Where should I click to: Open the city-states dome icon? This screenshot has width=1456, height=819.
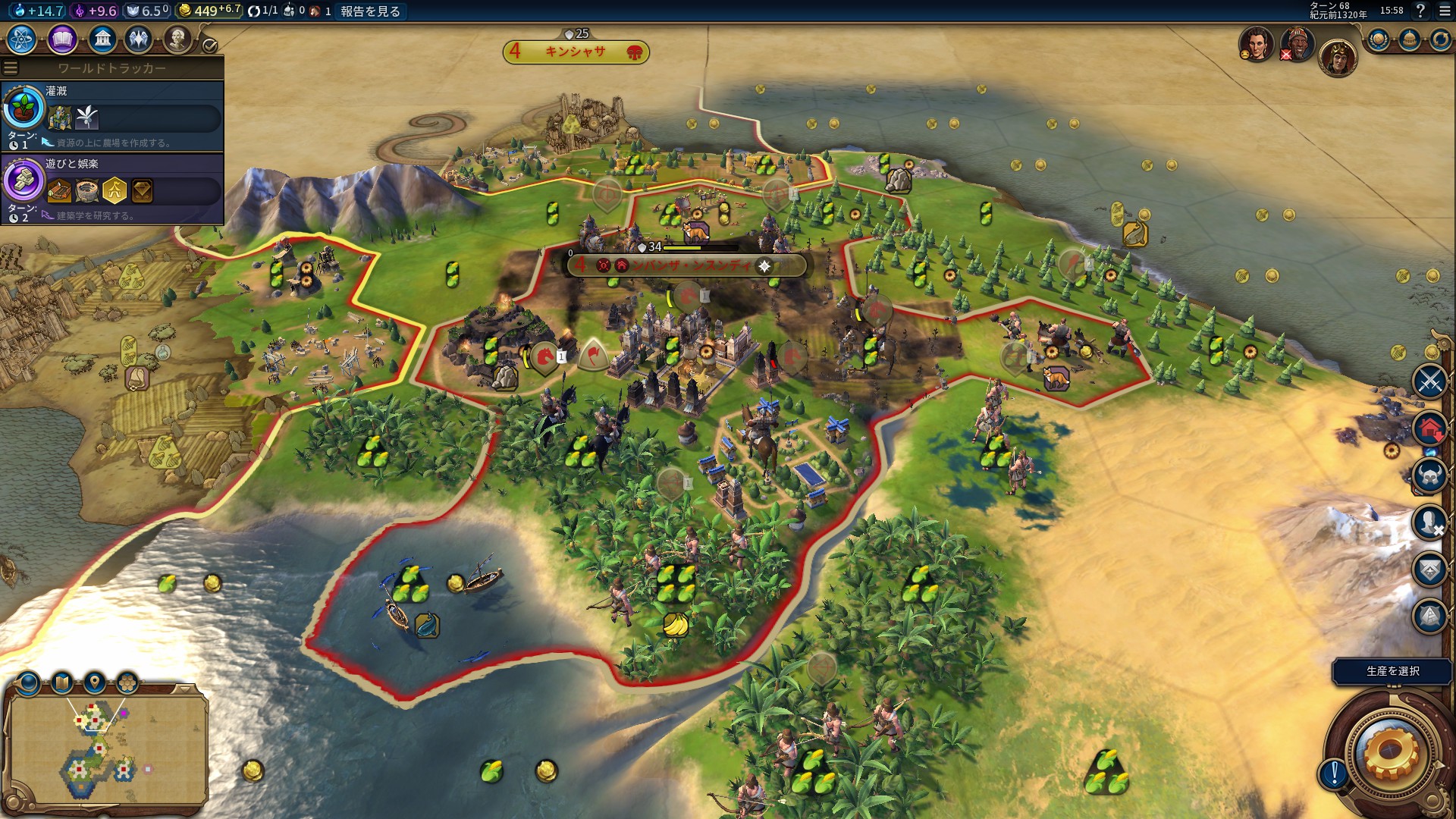pyautogui.click(x=1409, y=39)
